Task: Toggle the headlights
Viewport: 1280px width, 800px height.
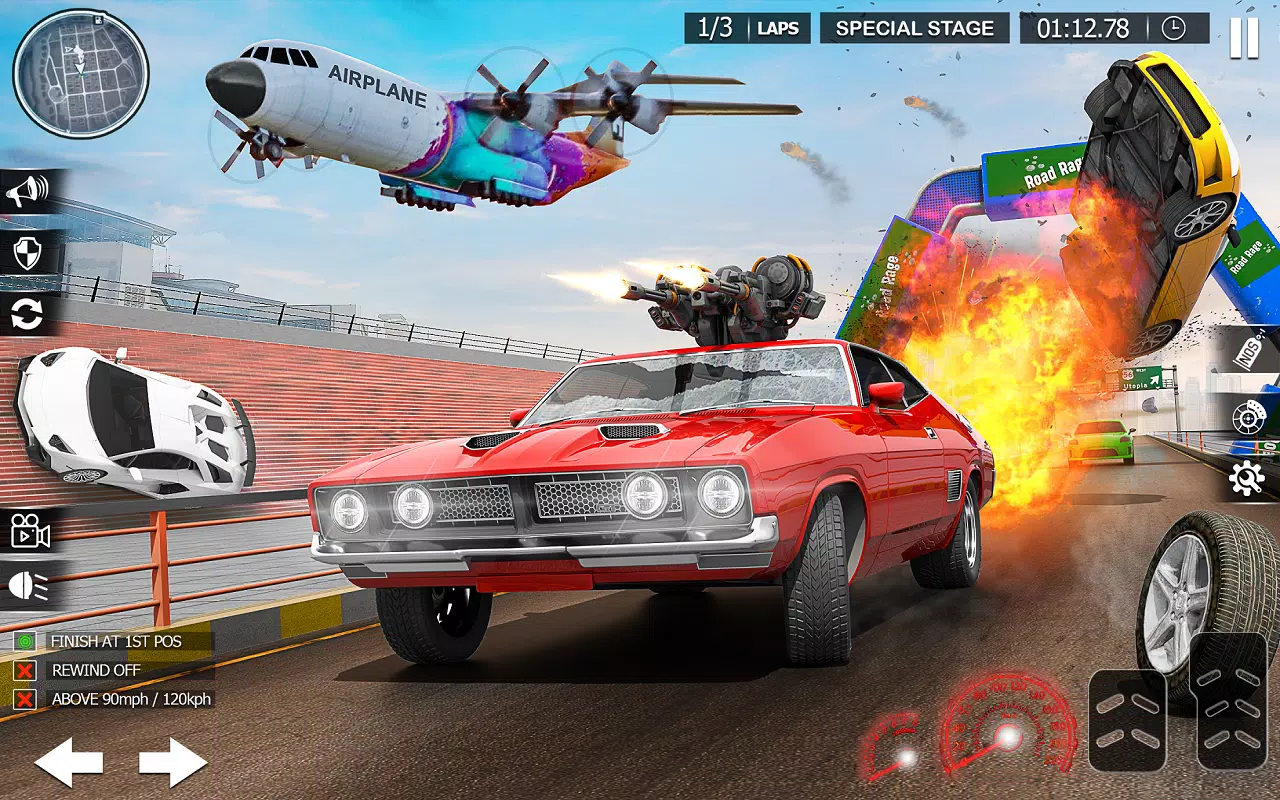Action: click(29, 586)
